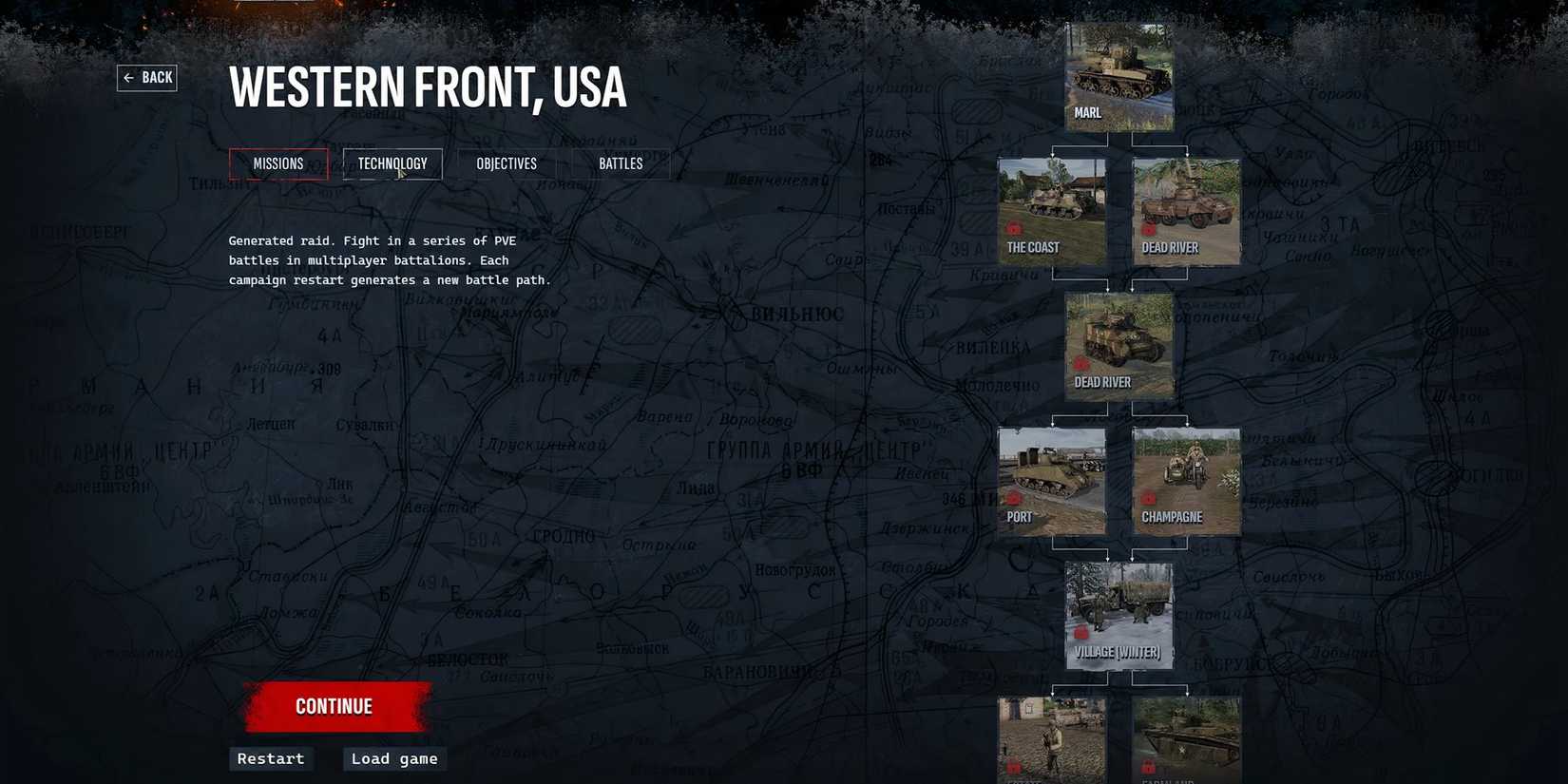
Task: Click the lock icon on Champagne mission
Action: 1150,498
